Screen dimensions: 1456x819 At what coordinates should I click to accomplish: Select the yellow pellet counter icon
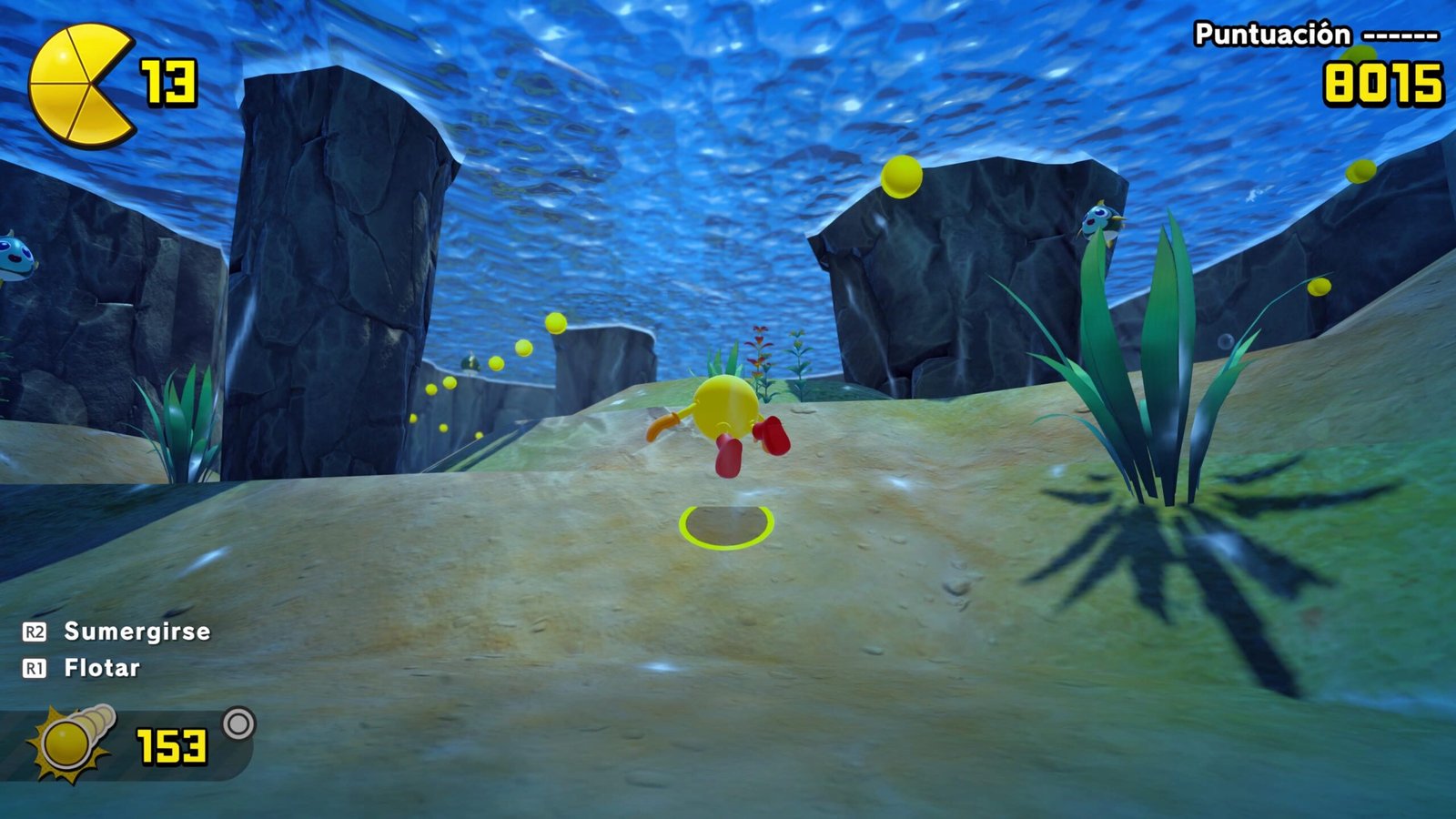[73, 743]
